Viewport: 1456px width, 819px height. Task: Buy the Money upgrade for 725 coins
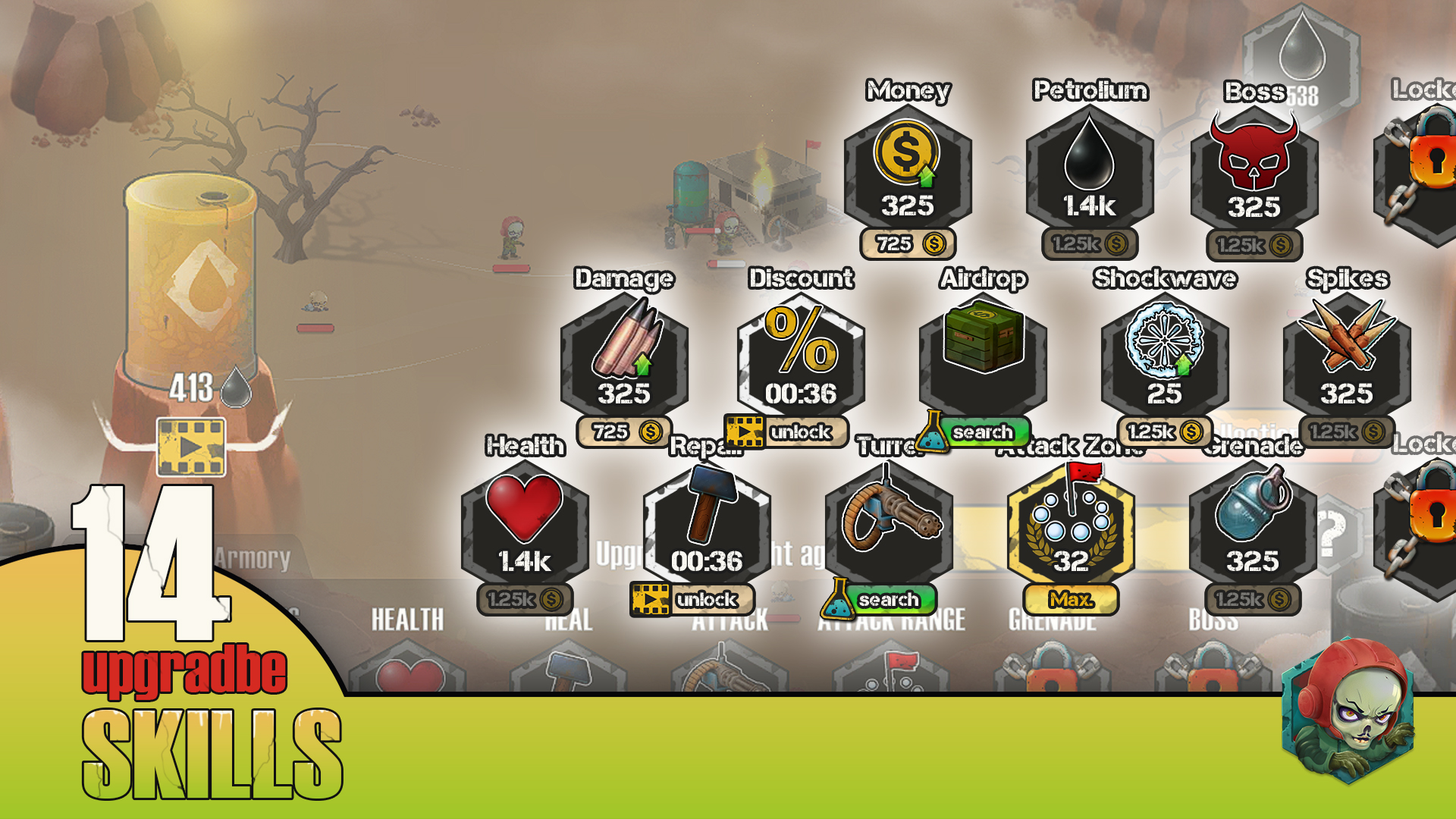(x=908, y=245)
